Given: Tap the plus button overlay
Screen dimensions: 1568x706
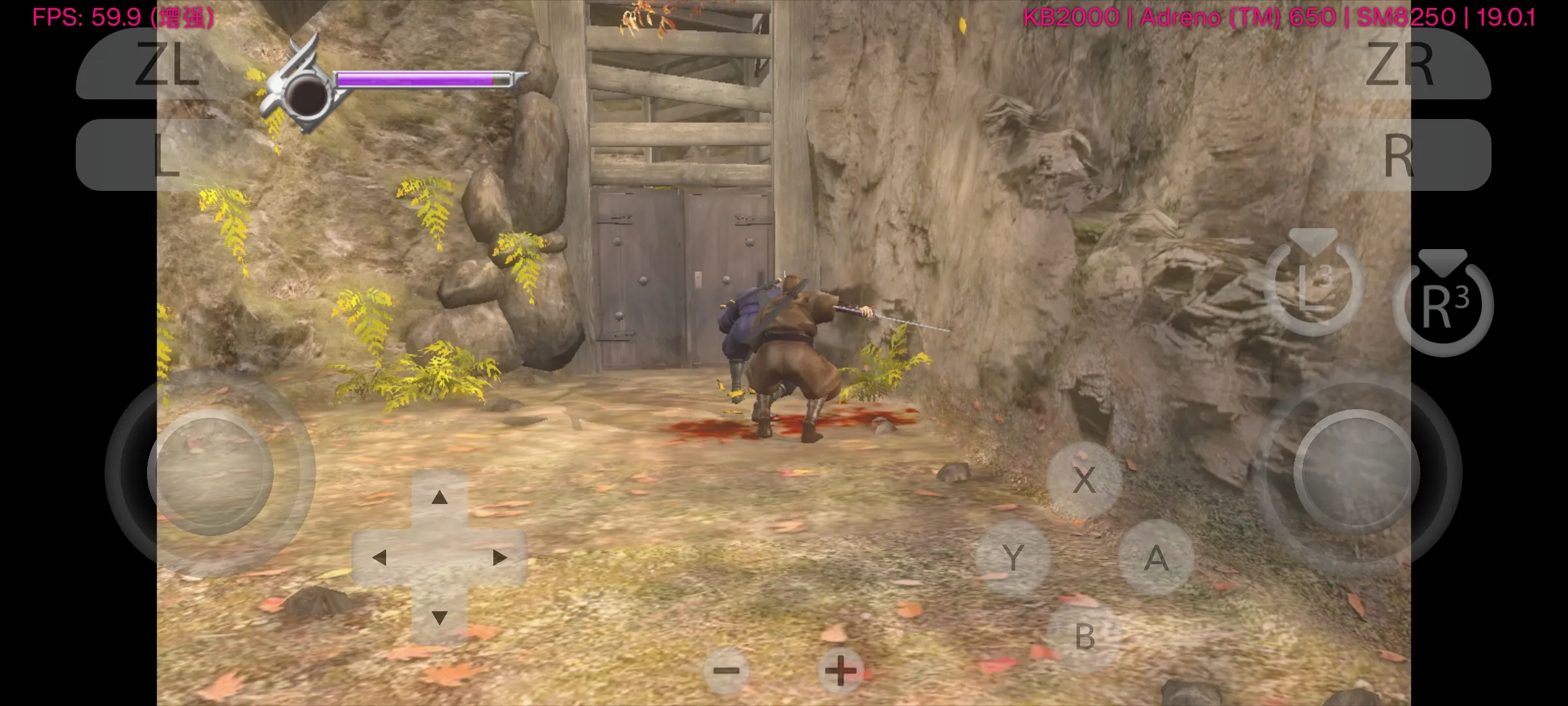Looking at the screenshot, I should (x=841, y=671).
